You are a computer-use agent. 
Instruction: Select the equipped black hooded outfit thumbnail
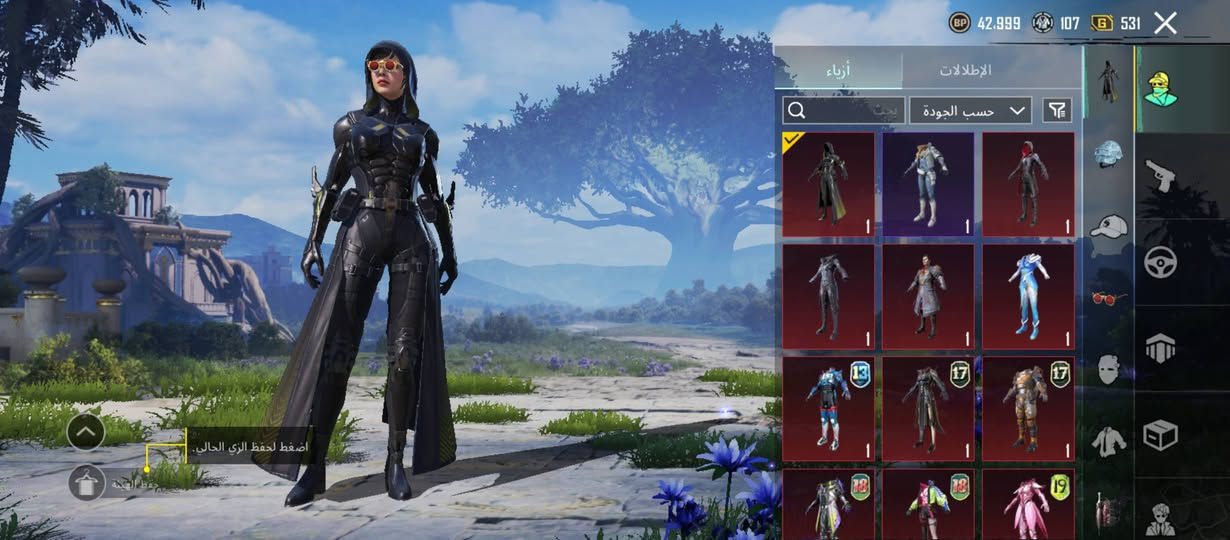click(x=828, y=184)
